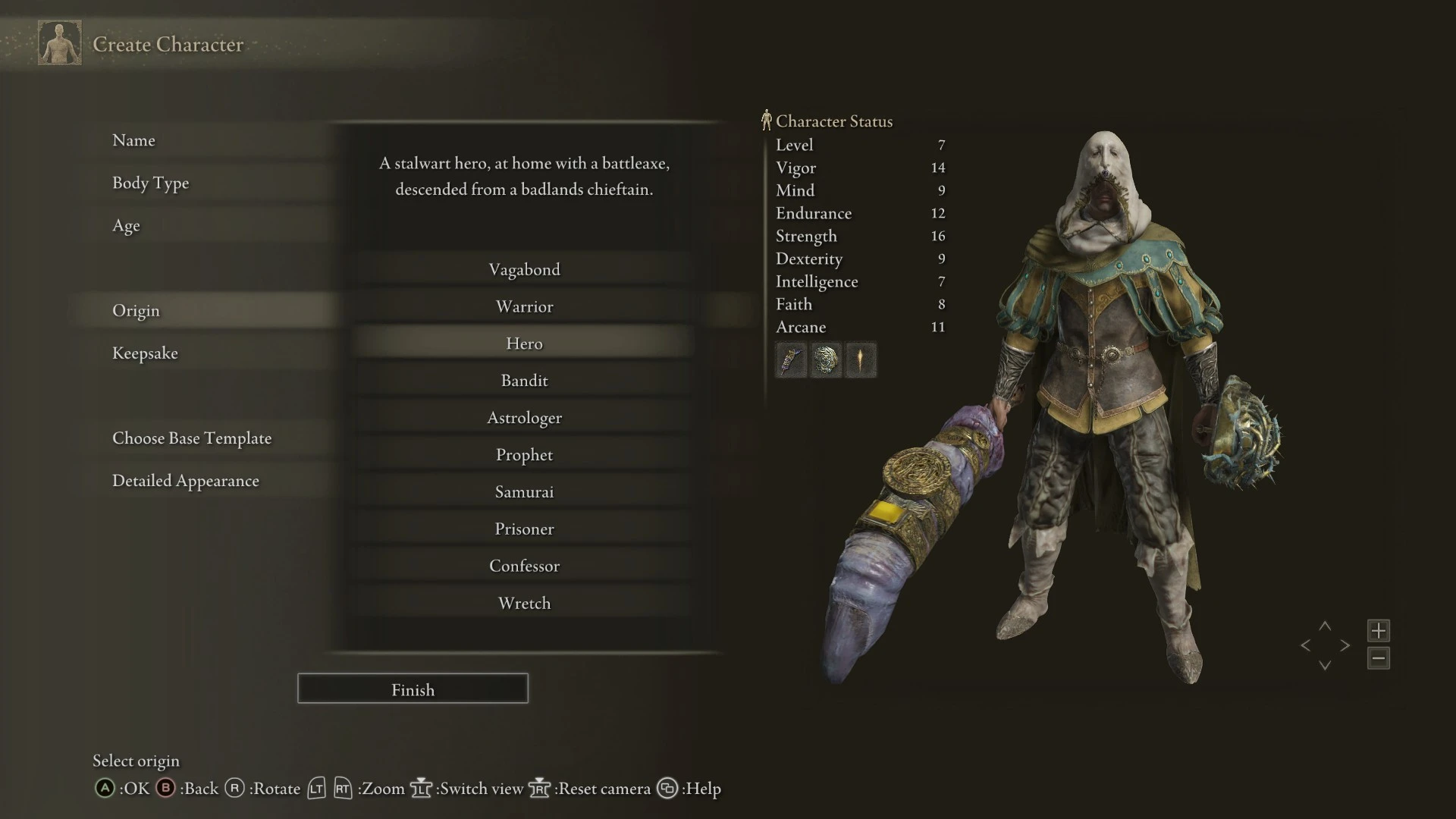Image resolution: width=1456 pixels, height=819 pixels.
Task: Activate the R button Rotate icon
Action: (x=235, y=789)
